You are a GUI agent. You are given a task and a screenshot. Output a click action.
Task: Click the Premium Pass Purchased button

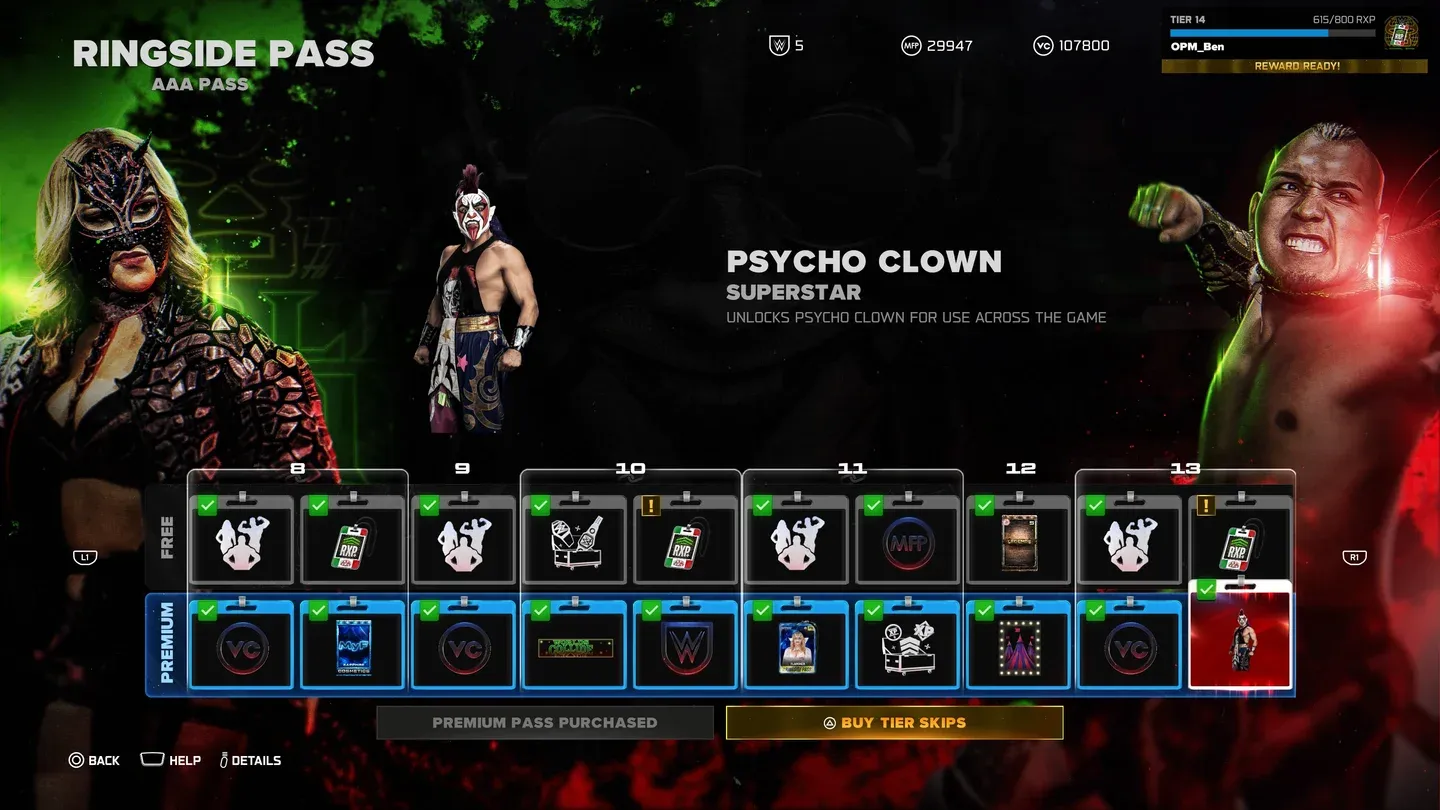(544, 722)
